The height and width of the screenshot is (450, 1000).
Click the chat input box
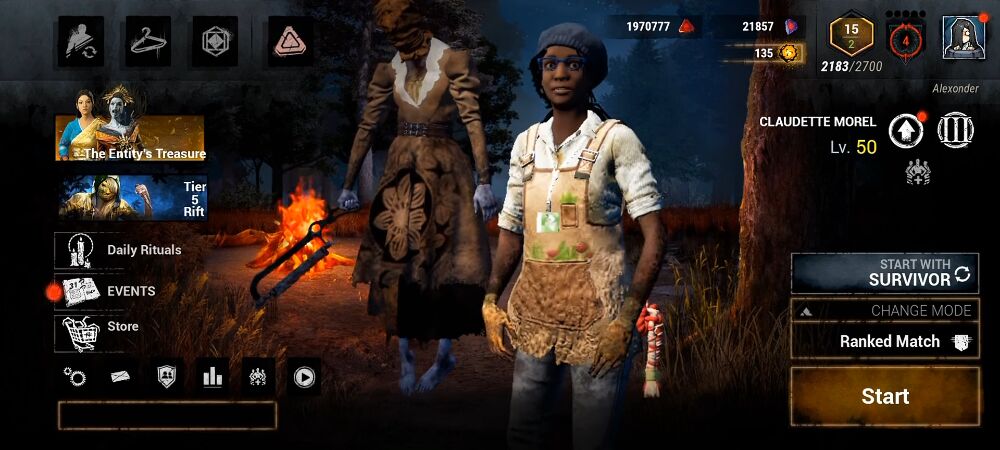tap(167, 415)
